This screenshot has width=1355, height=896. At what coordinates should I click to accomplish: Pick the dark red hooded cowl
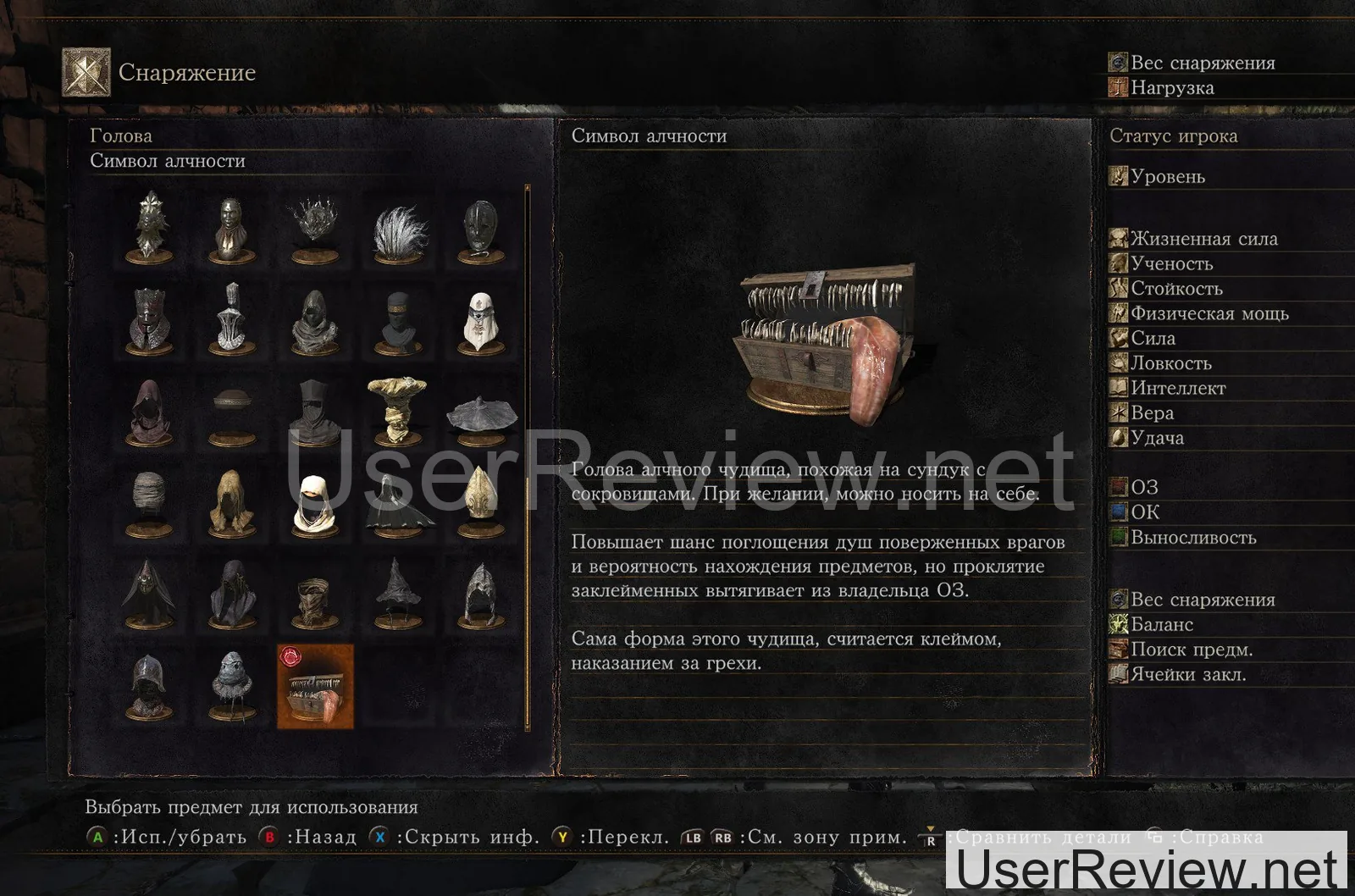coord(149,412)
